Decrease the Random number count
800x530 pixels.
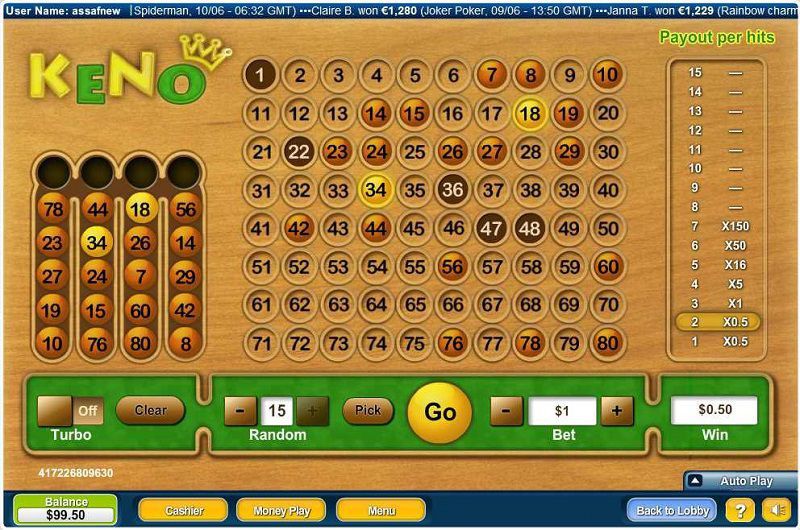point(240,410)
